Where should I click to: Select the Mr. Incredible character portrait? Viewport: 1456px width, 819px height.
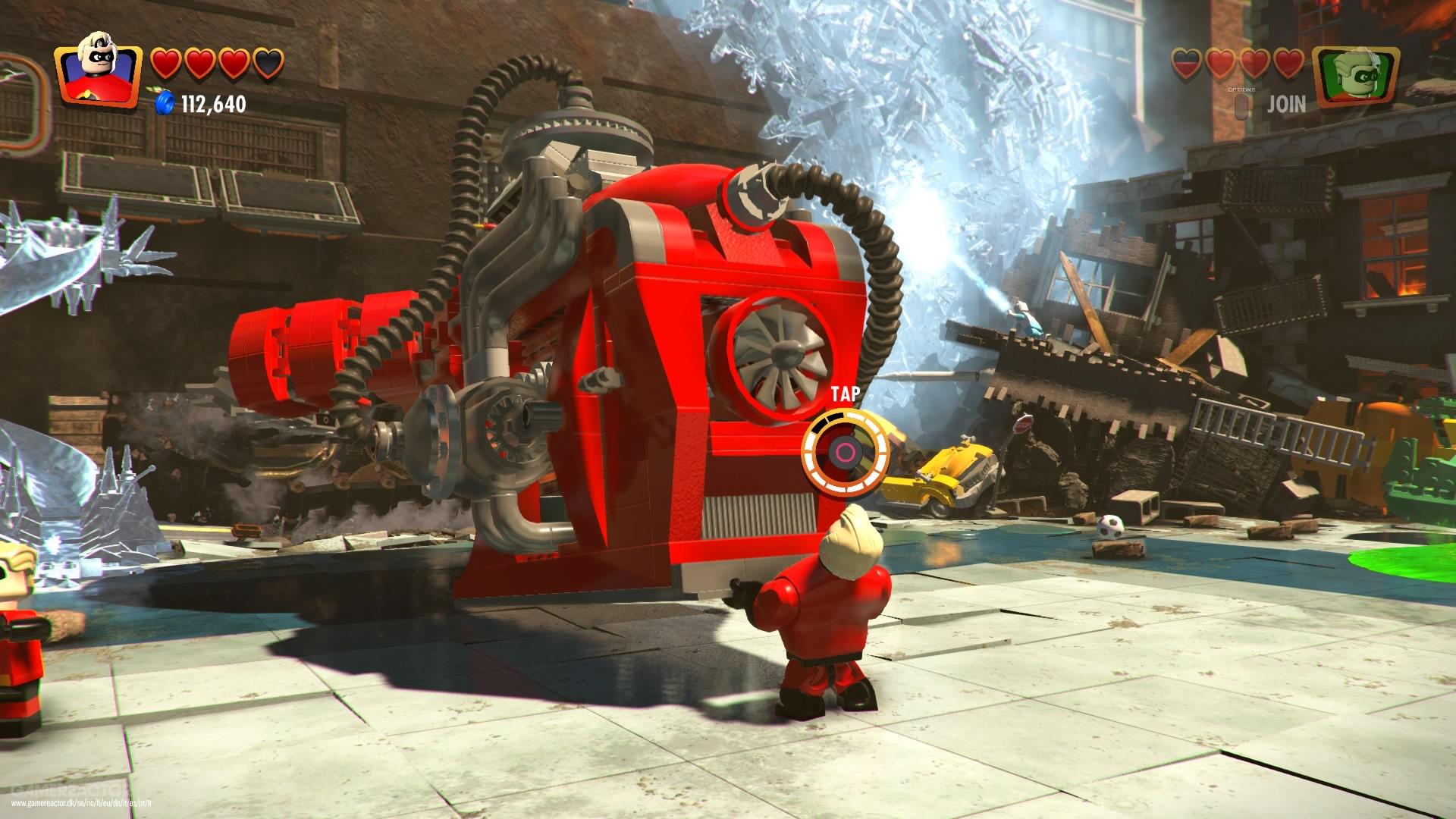(x=98, y=74)
